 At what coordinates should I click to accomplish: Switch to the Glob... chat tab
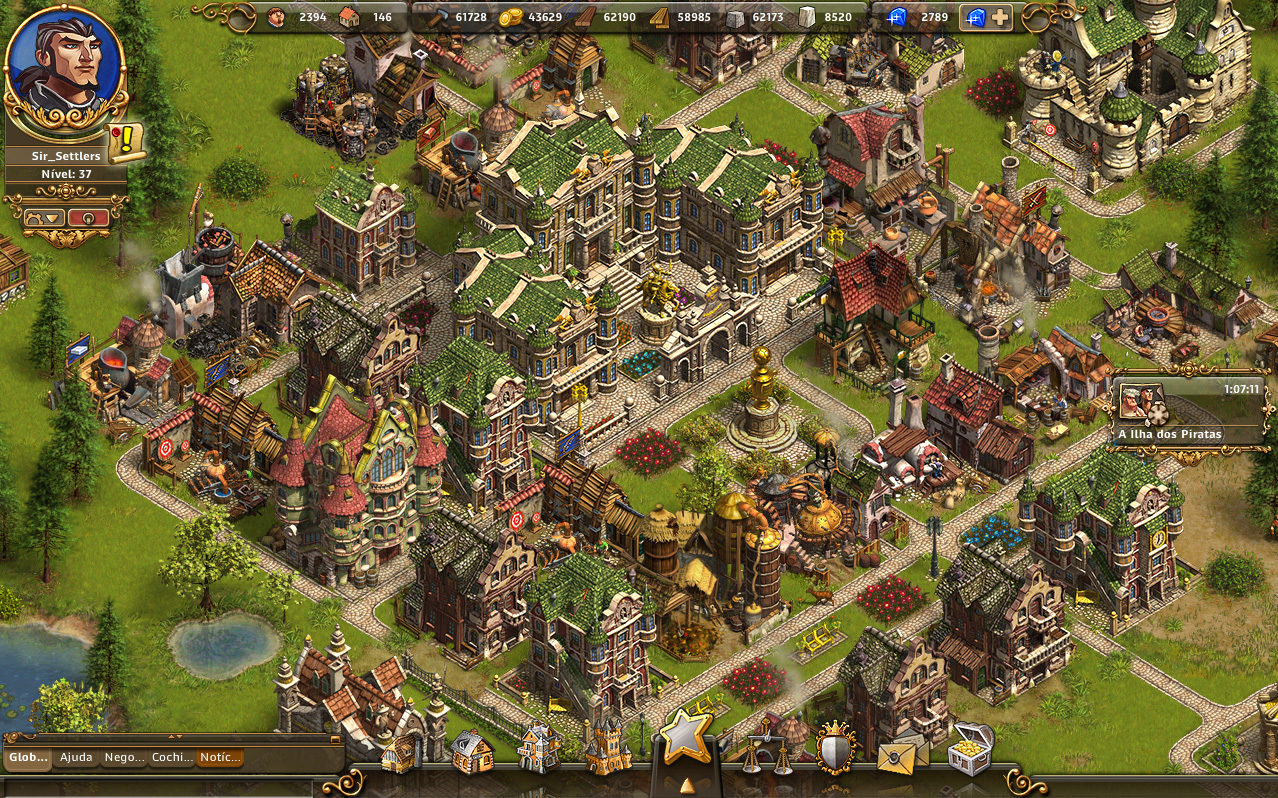pyautogui.click(x=28, y=758)
